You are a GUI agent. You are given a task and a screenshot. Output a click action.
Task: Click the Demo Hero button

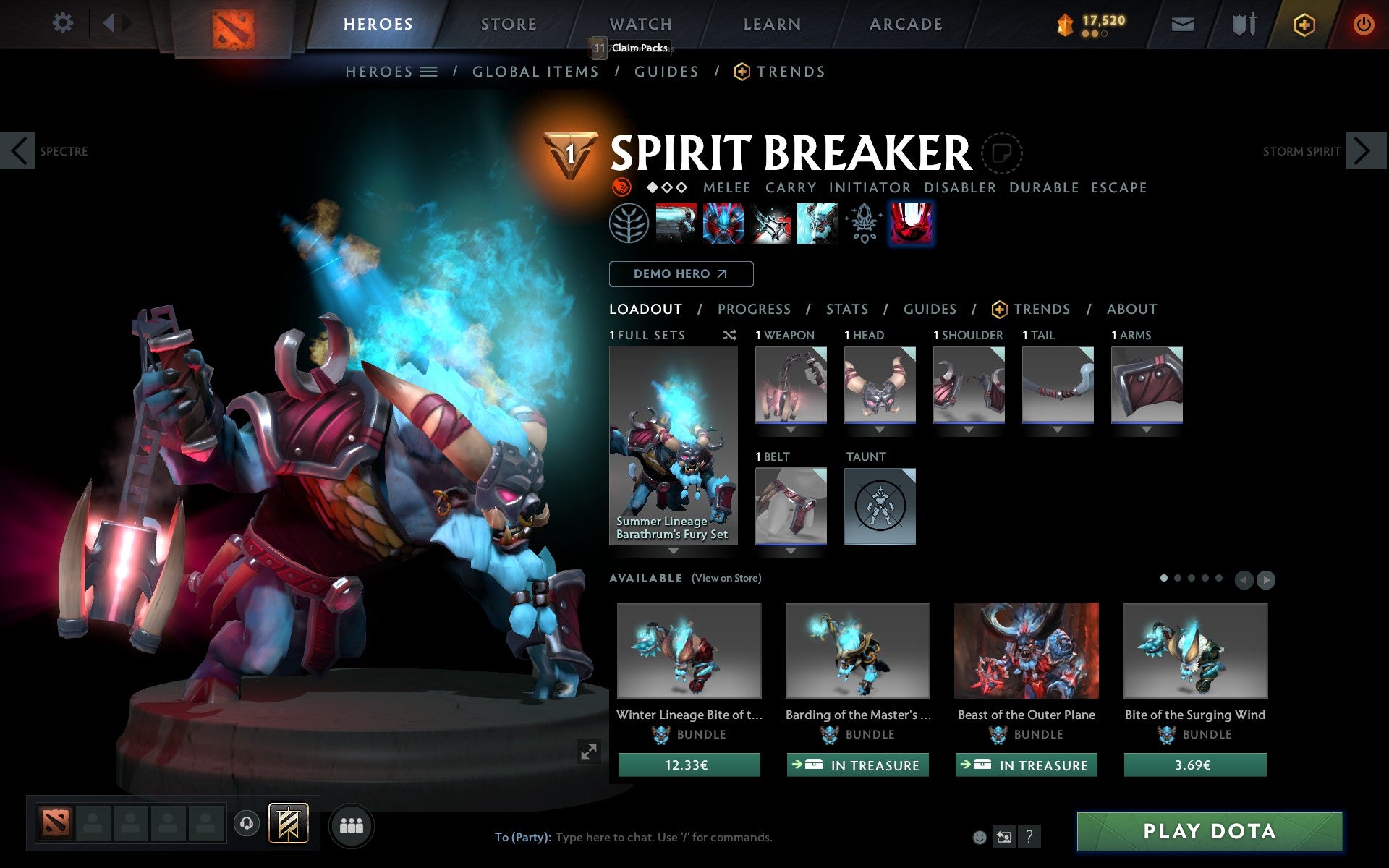tap(681, 274)
